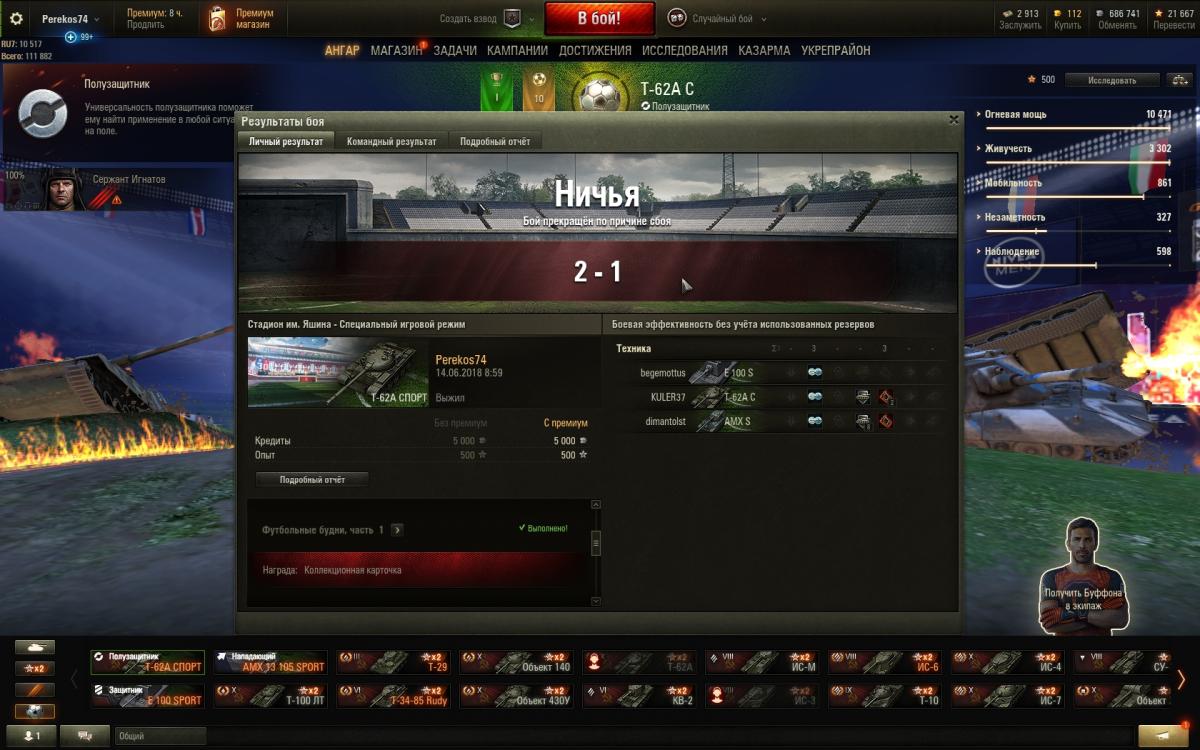Choose the AMX 13 105 SPORT tank

[270, 662]
